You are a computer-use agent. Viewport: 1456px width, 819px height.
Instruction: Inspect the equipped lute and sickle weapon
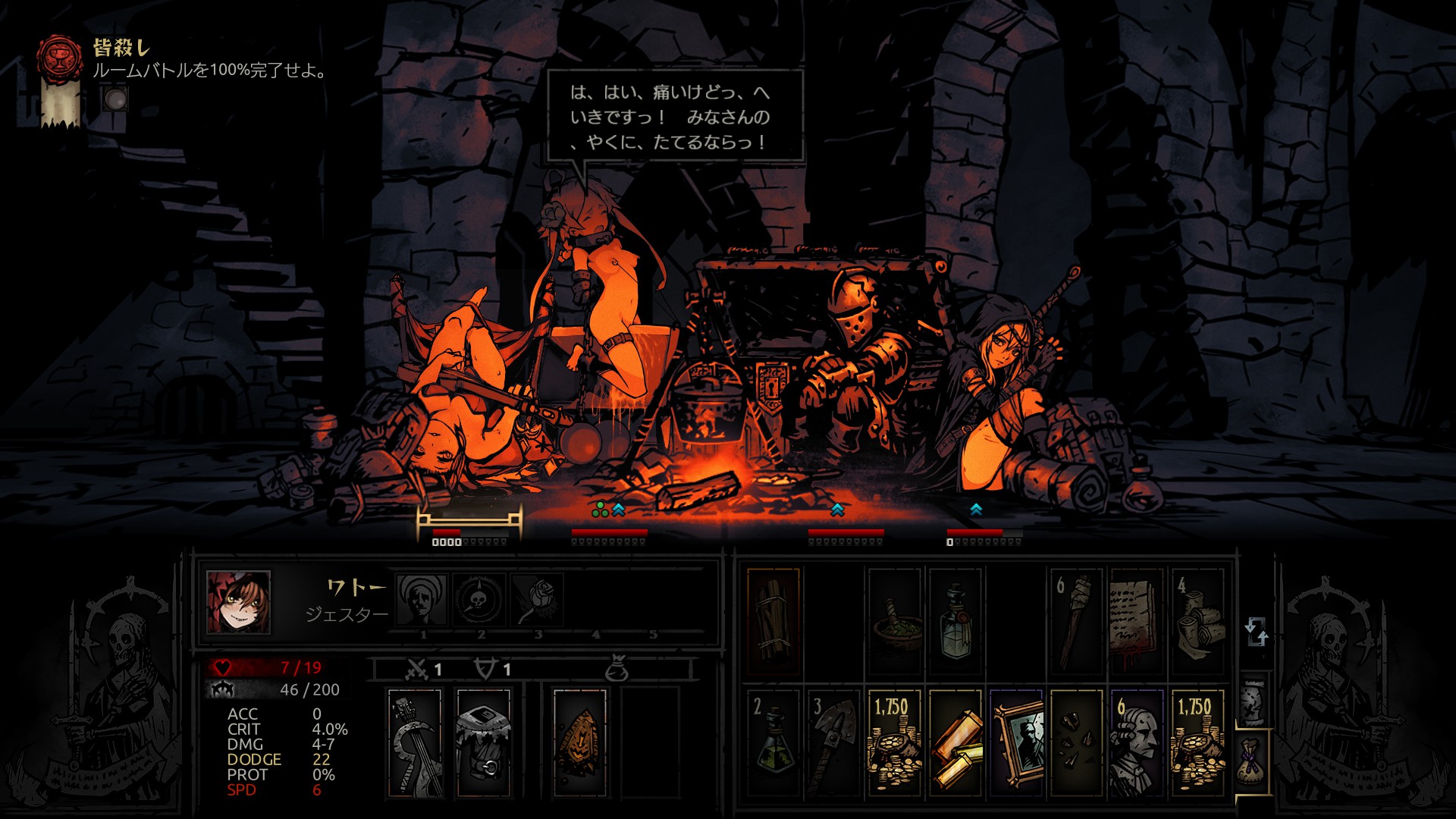point(415,743)
